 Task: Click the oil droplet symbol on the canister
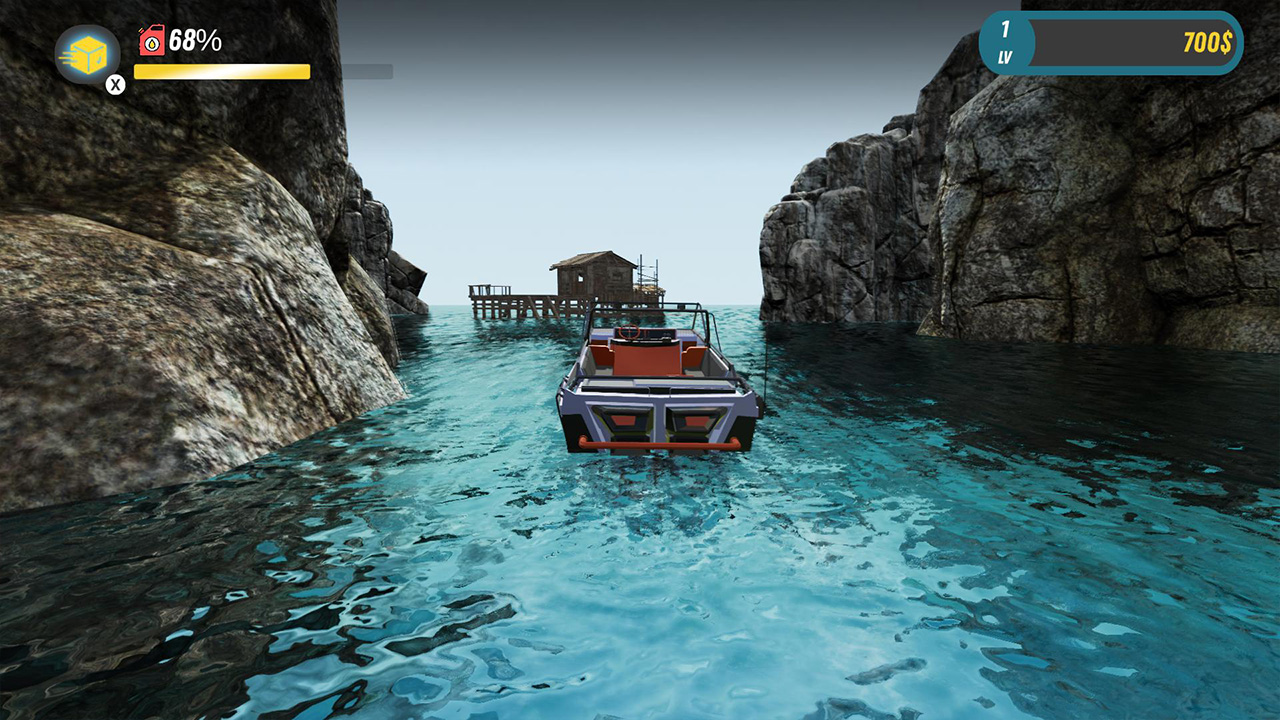[x=152, y=44]
